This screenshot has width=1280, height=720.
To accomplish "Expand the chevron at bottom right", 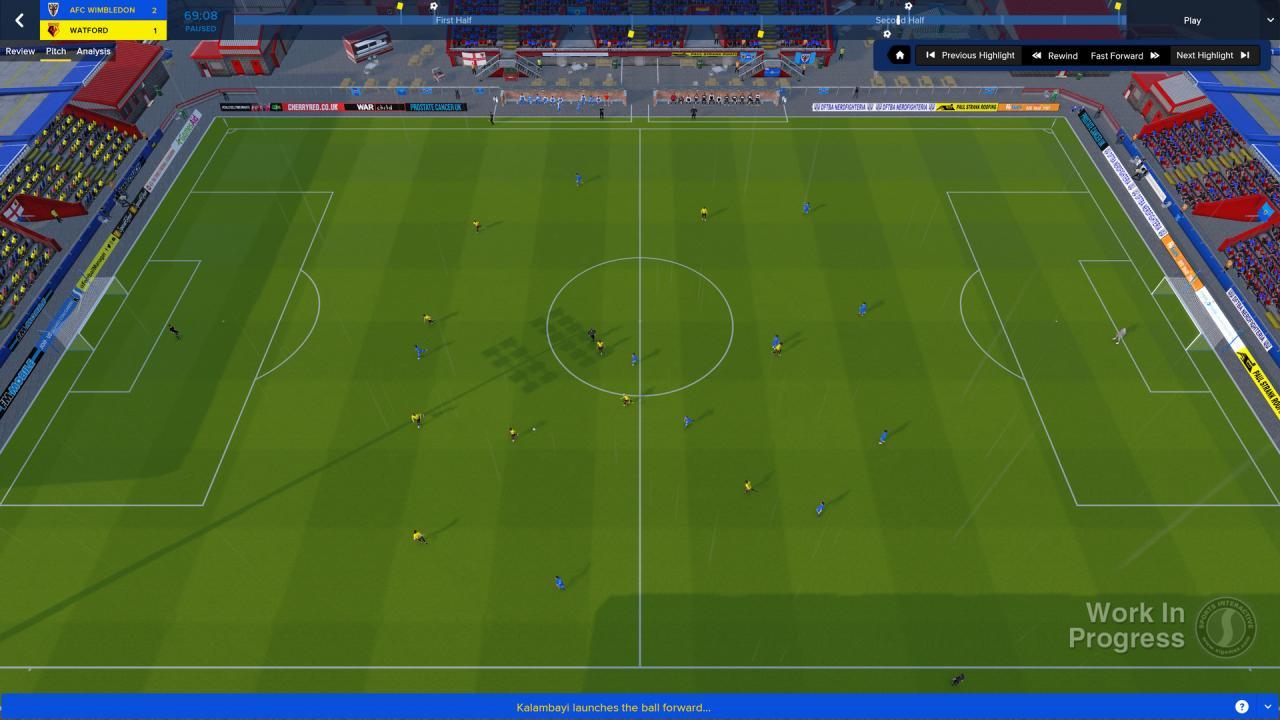I will [x=1268, y=706].
